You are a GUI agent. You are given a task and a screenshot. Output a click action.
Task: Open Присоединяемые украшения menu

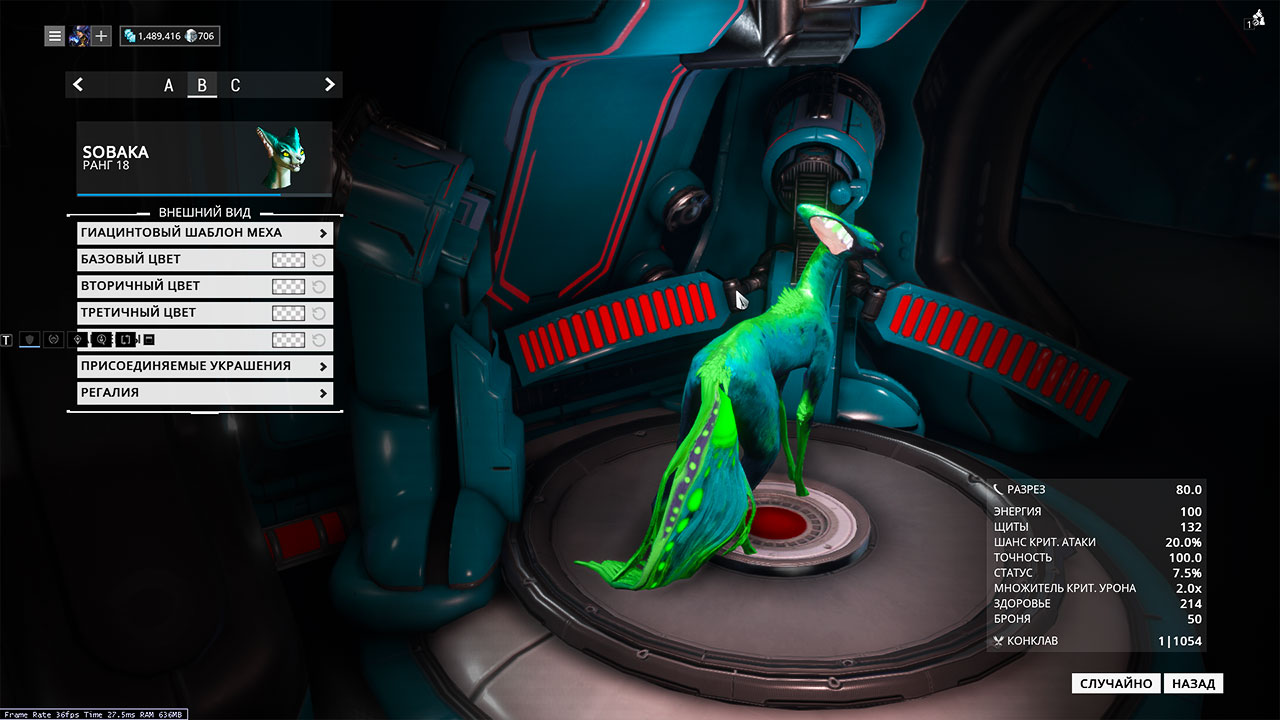pyautogui.click(x=204, y=366)
